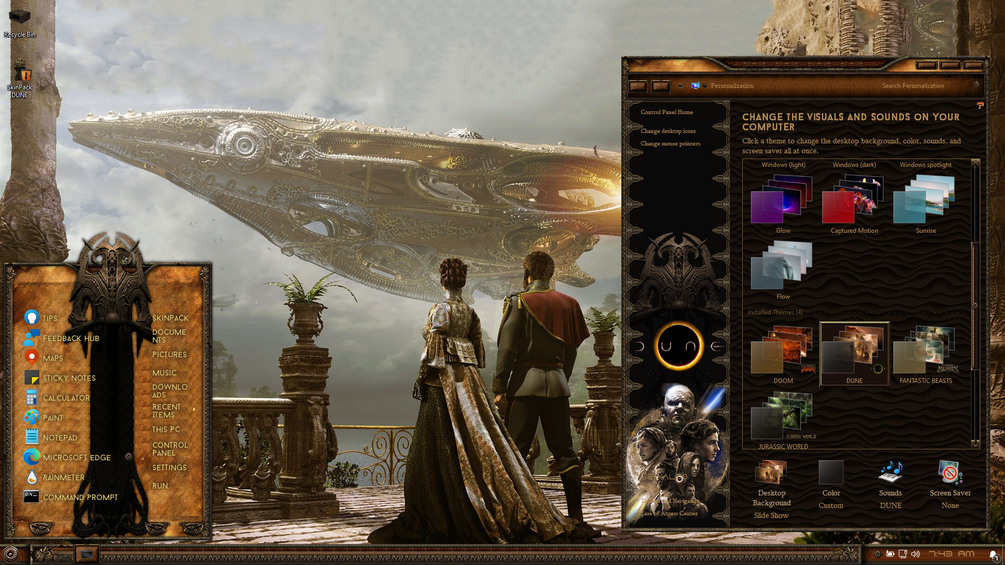Launch Microsoft Edge from the start menu
Viewport: 1005px width, 565px height.
click(x=76, y=458)
